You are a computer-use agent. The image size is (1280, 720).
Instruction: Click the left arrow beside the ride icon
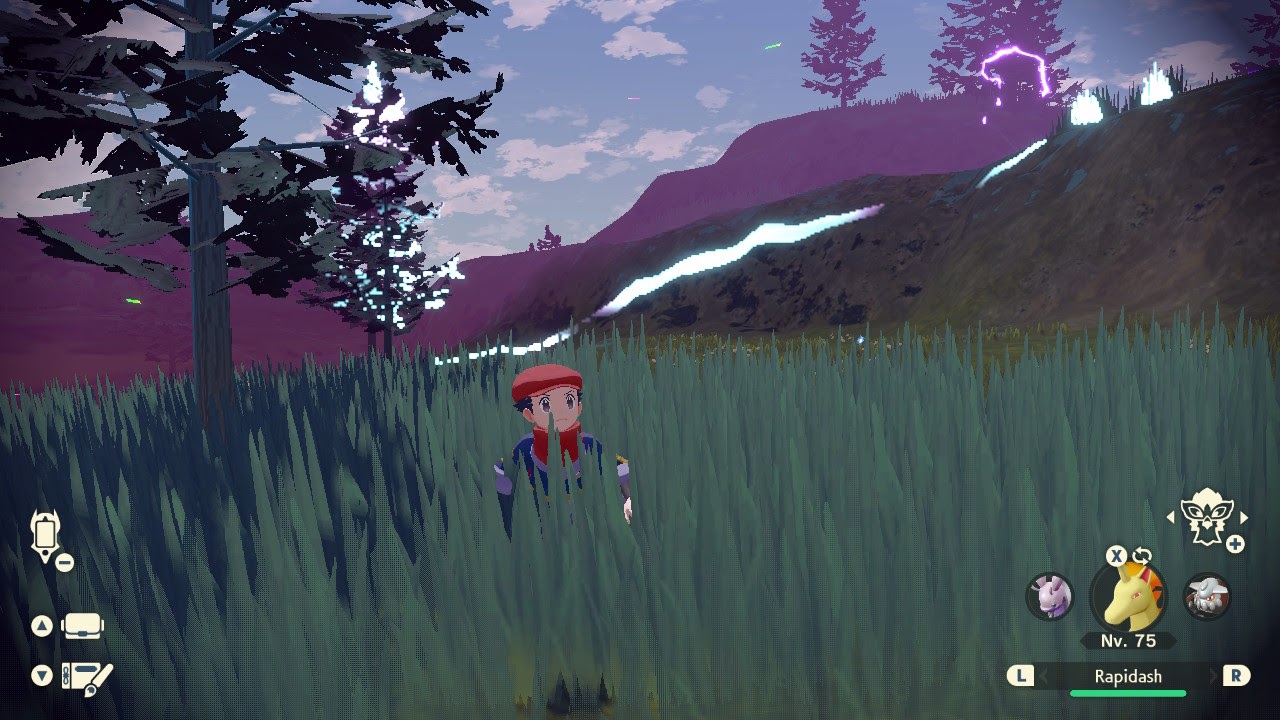[x=1171, y=518]
